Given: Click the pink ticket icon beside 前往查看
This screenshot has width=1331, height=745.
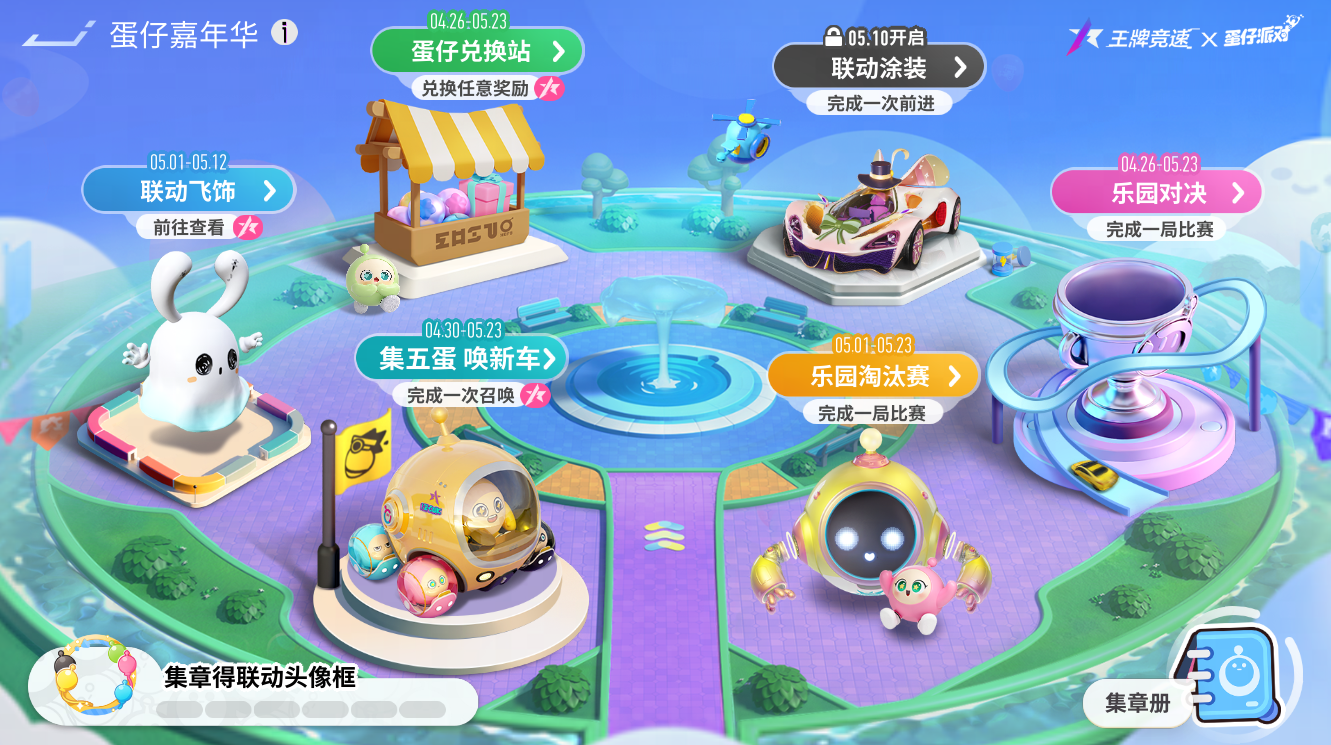Looking at the screenshot, I should point(248,228).
